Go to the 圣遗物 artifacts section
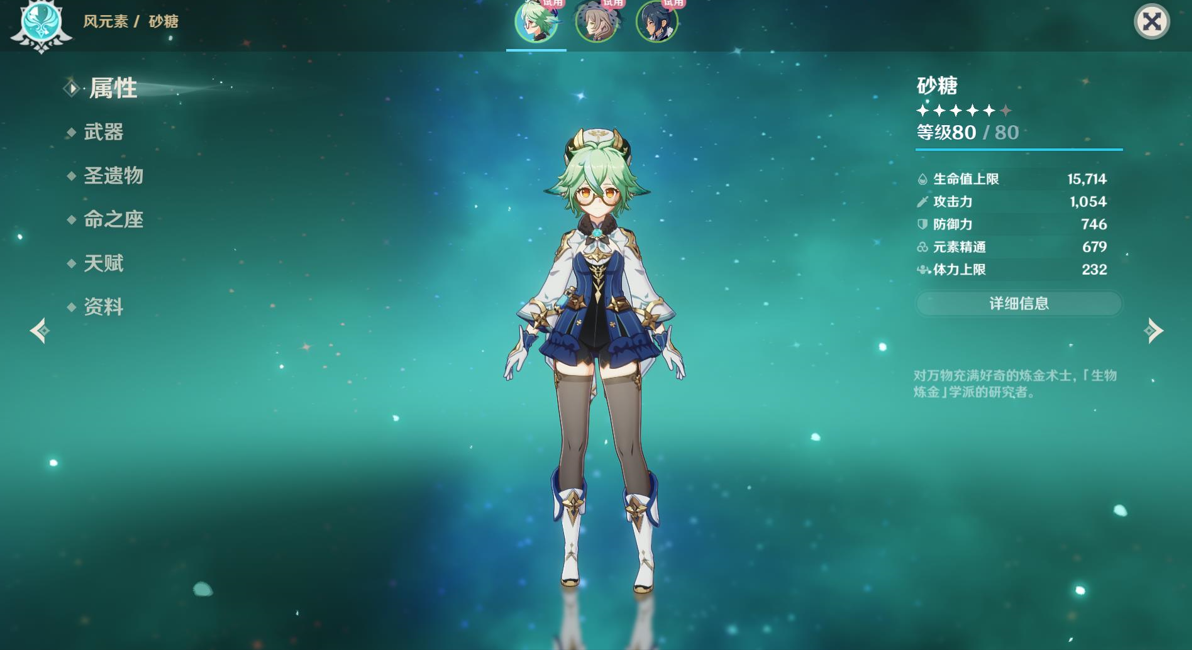 (x=113, y=176)
